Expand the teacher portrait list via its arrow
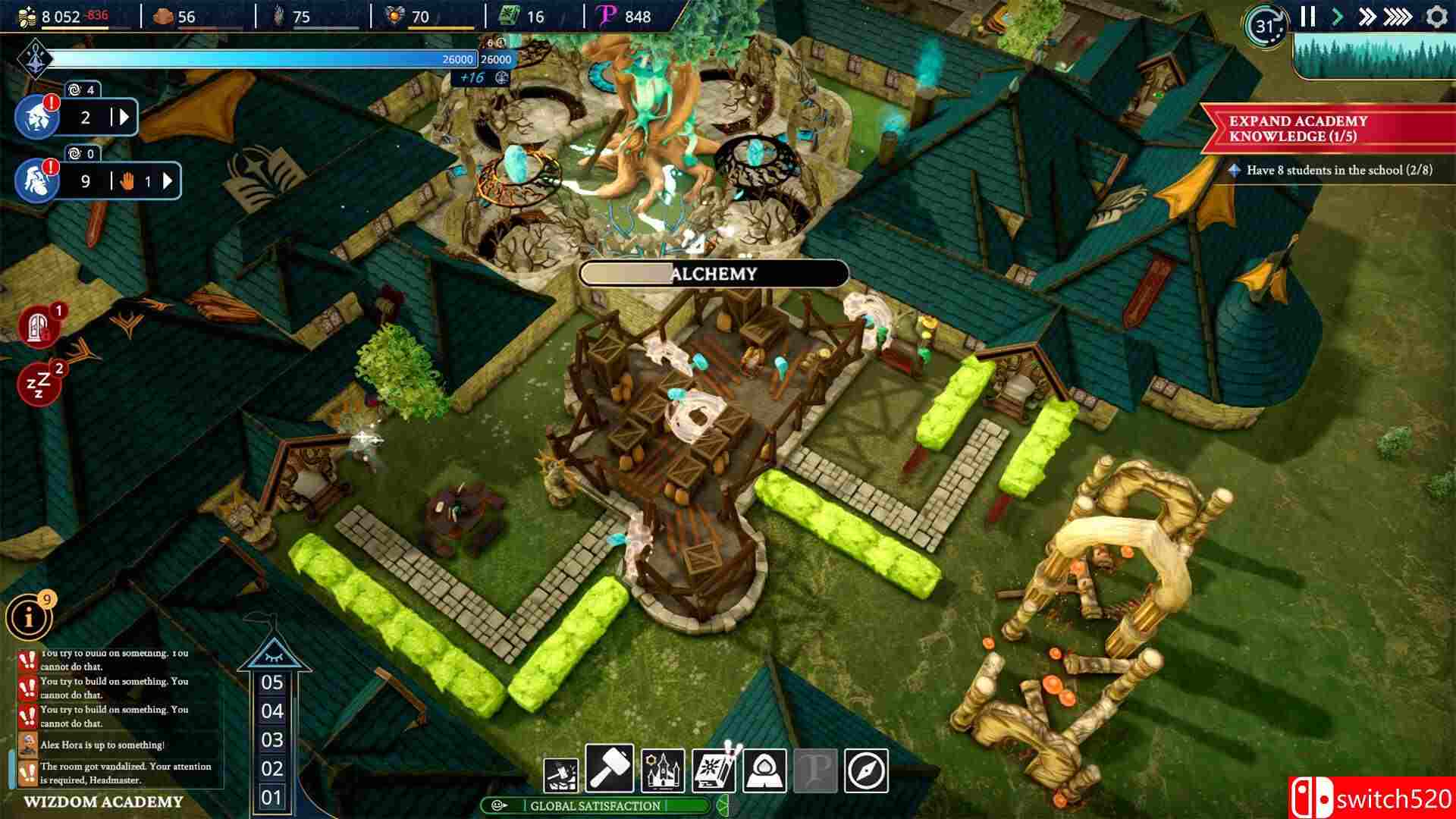1456x819 pixels. tap(124, 117)
